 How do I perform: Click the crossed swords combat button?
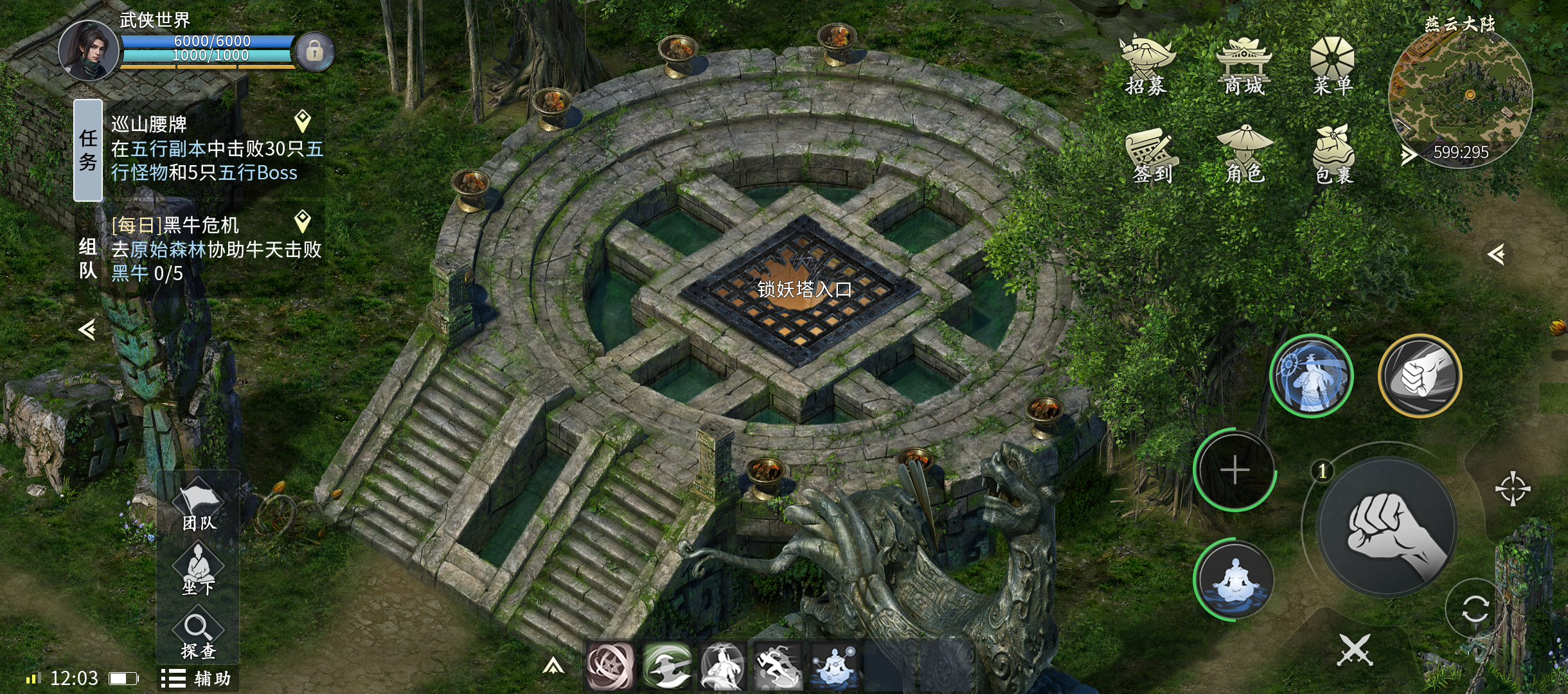tap(1355, 650)
